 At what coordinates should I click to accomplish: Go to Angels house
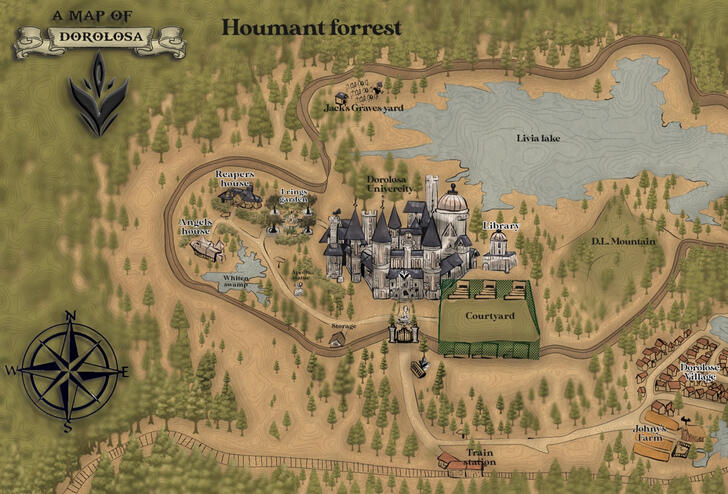pos(208,245)
